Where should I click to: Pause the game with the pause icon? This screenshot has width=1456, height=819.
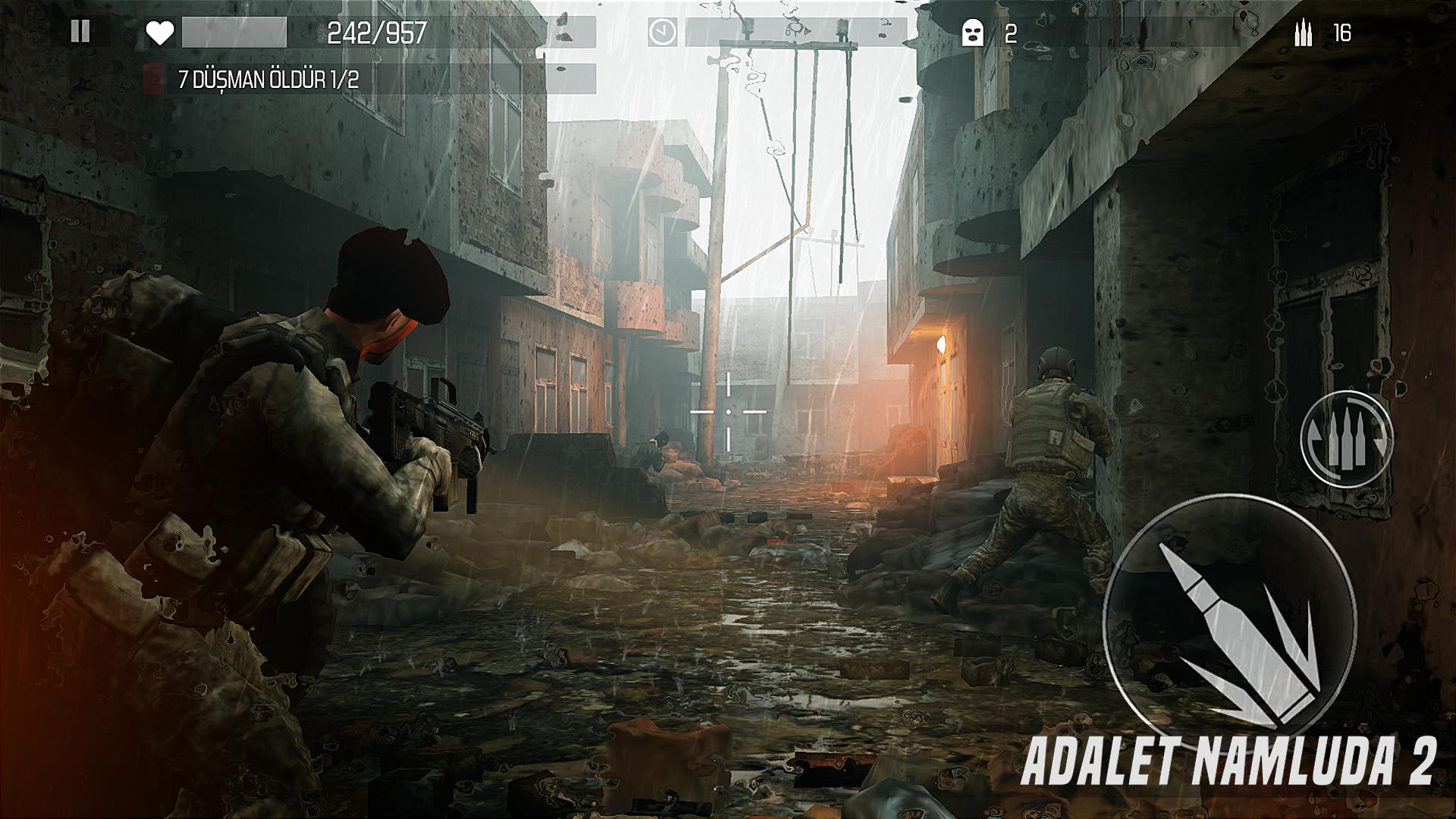click(x=80, y=32)
